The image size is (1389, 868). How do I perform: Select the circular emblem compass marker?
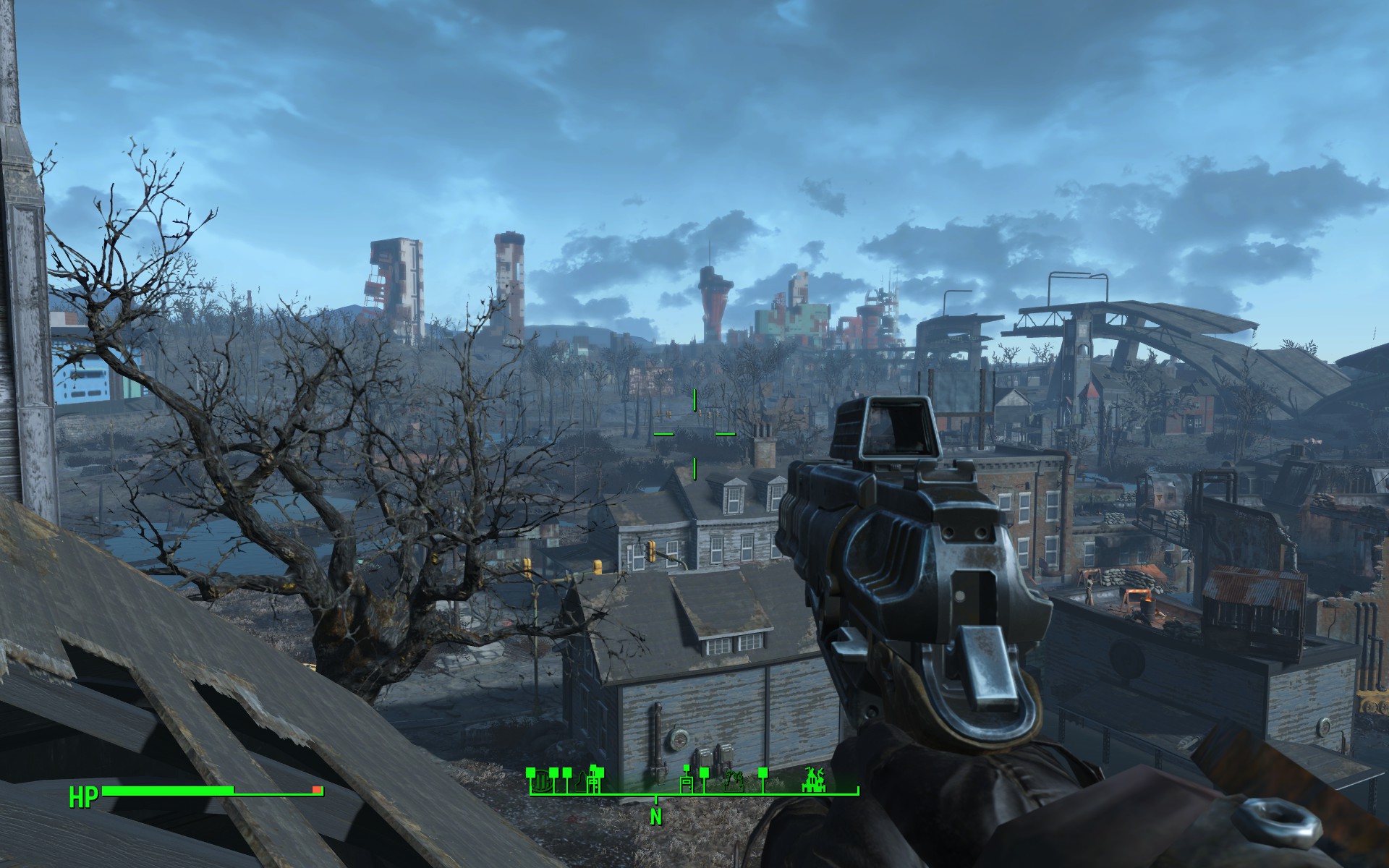pos(540,780)
